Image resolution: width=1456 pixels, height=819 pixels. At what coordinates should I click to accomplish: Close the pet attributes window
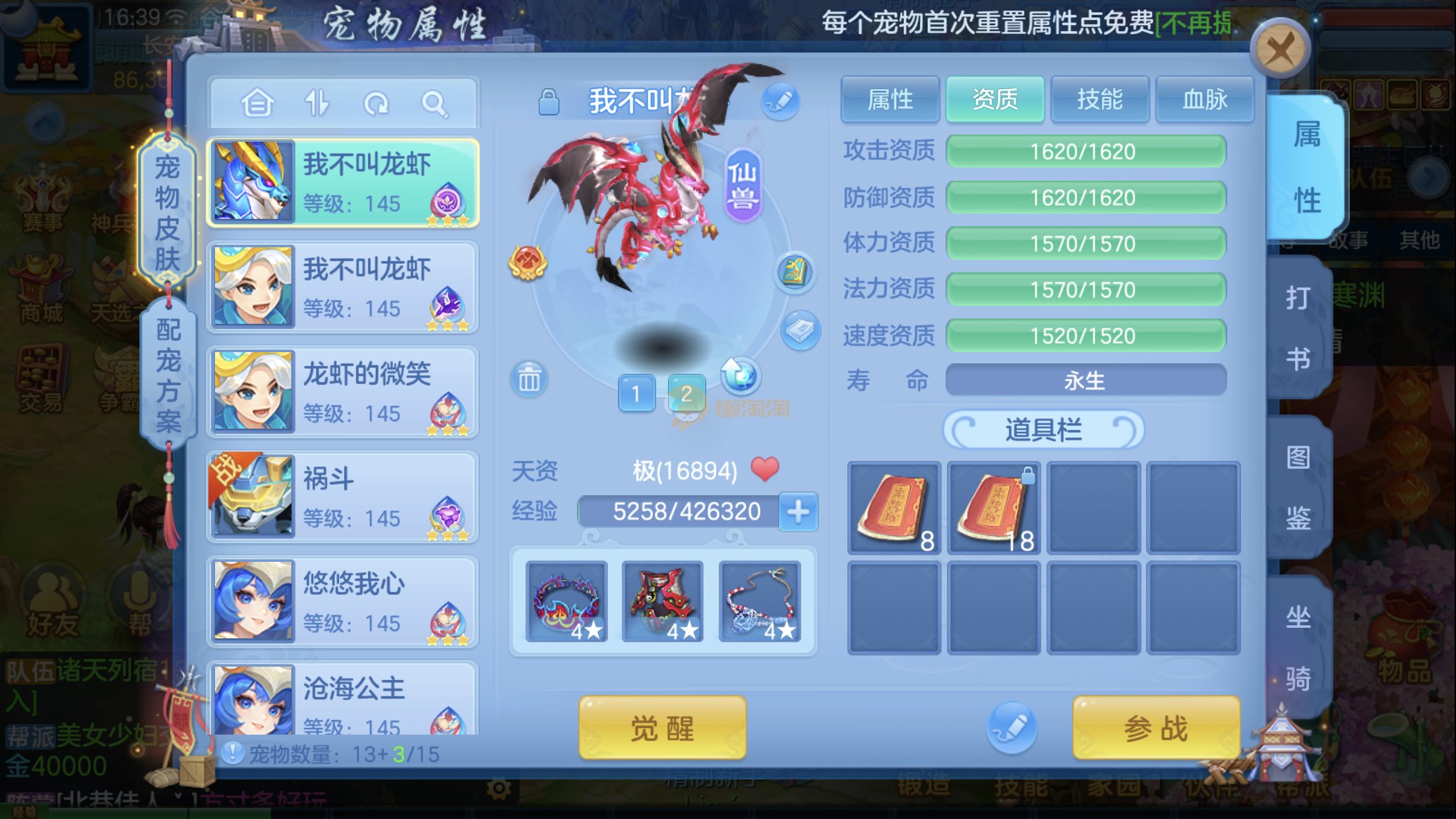[x=1279, y=49]
